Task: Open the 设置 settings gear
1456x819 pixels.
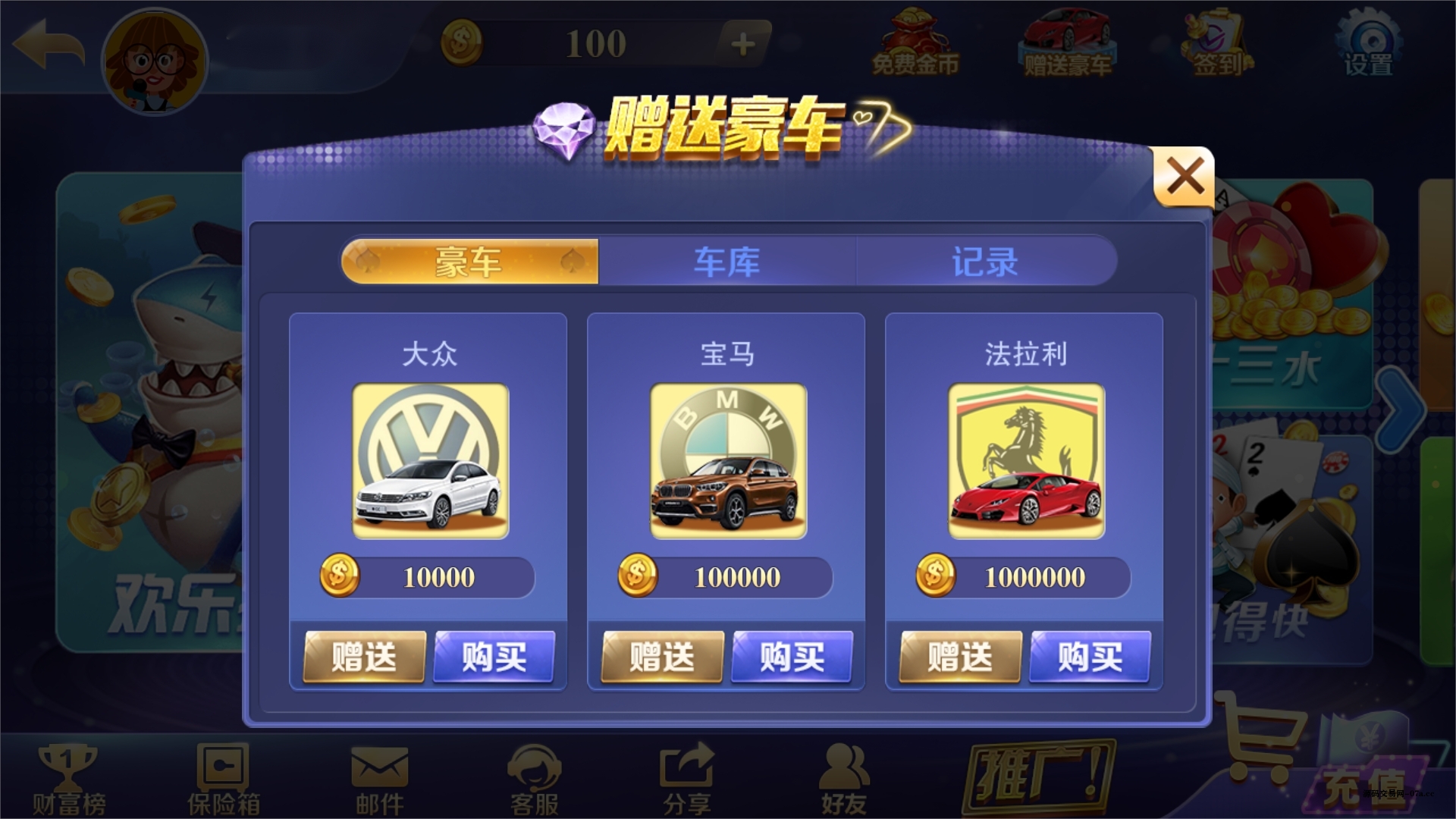Action: 1369,42
